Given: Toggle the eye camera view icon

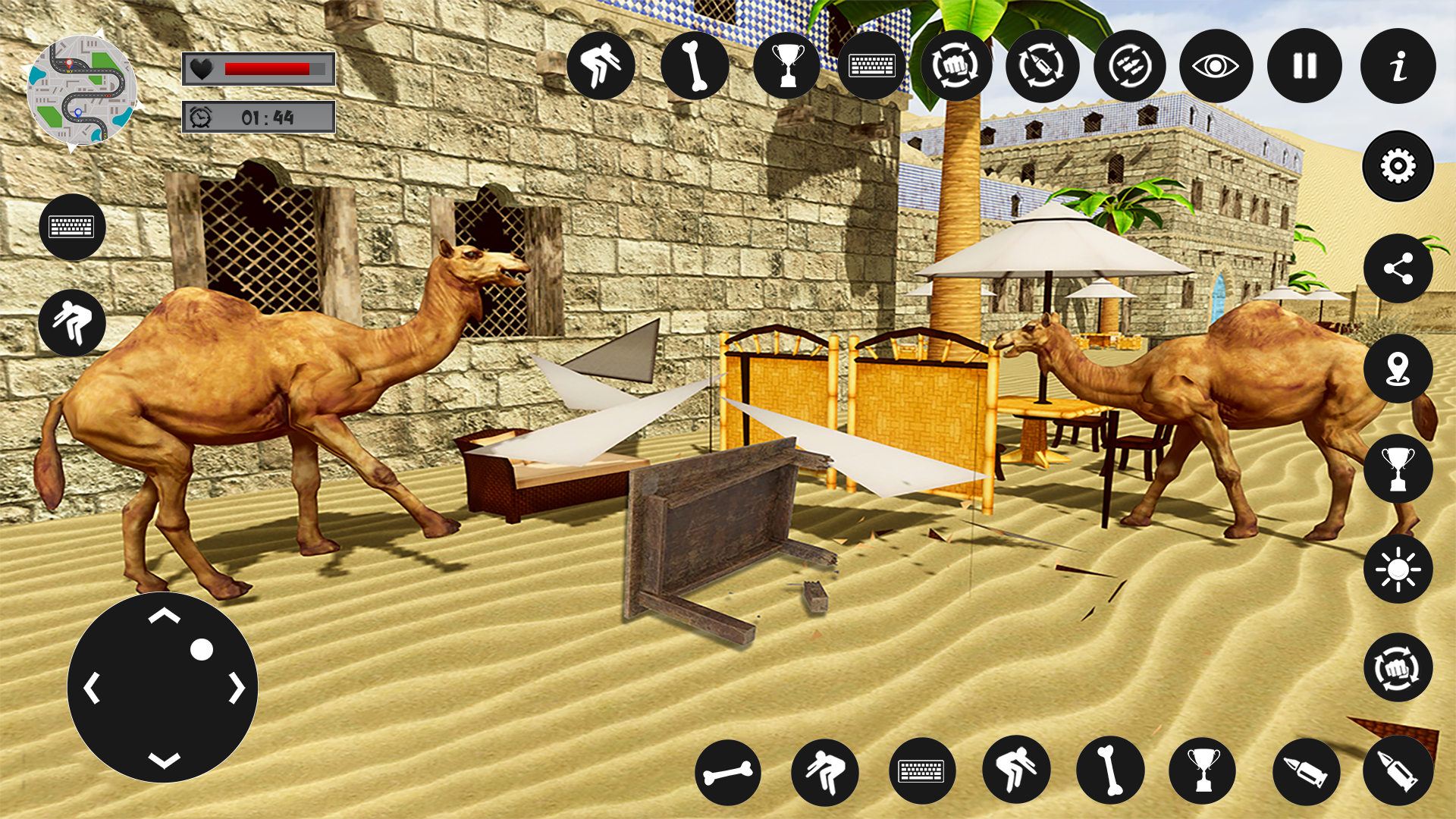Looking at the screenshot, I should (1218, 66).
